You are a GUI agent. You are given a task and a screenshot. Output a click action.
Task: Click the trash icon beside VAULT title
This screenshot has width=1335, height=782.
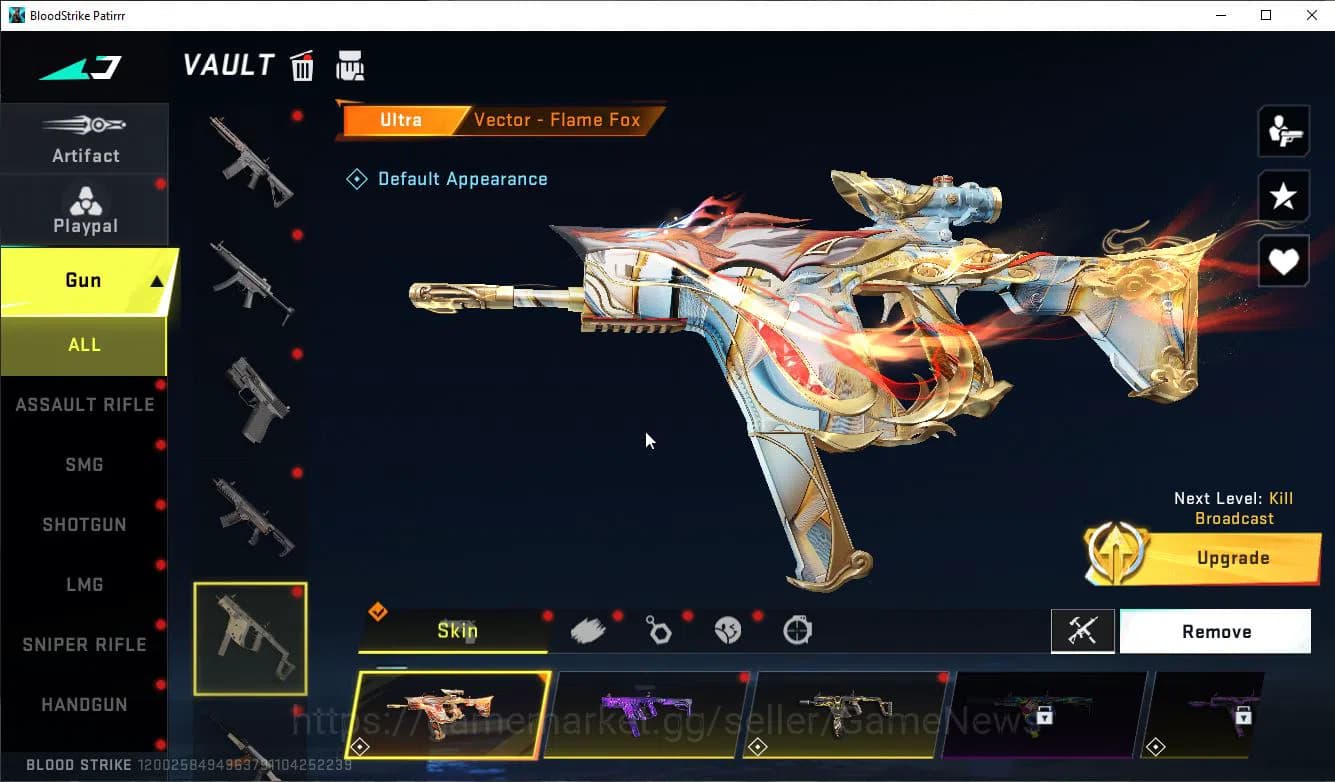(x=302, y=64)
